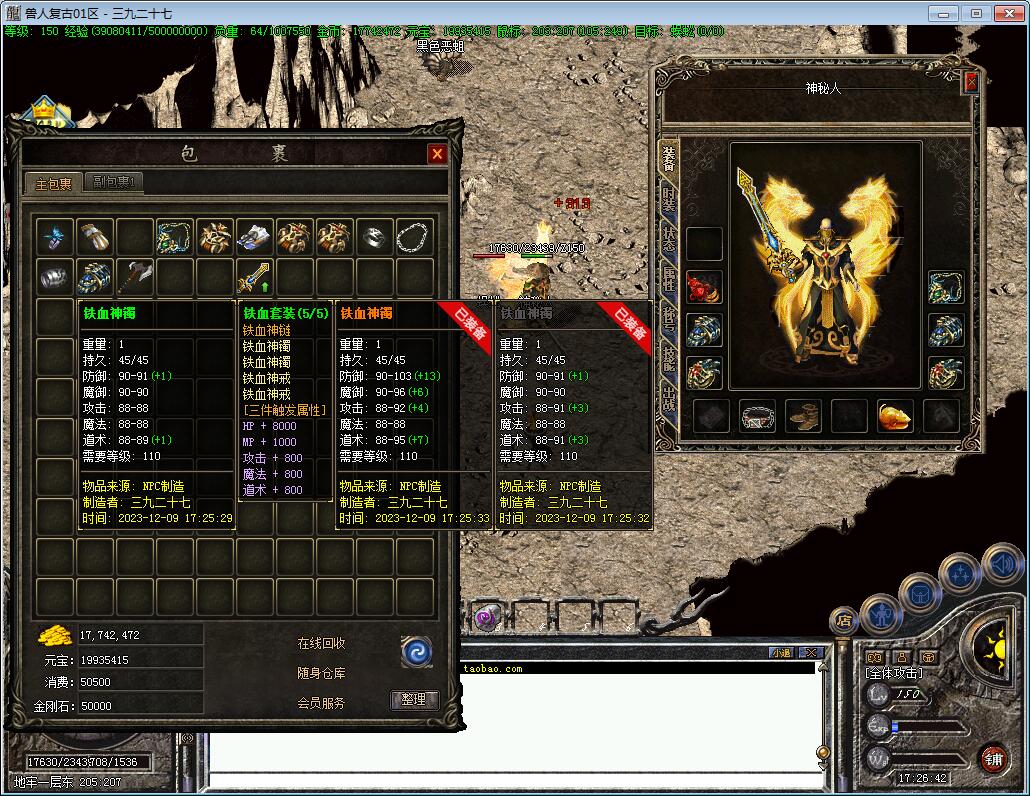
Task: Close the 包裹 inventory window
Action: click(437, 153)
